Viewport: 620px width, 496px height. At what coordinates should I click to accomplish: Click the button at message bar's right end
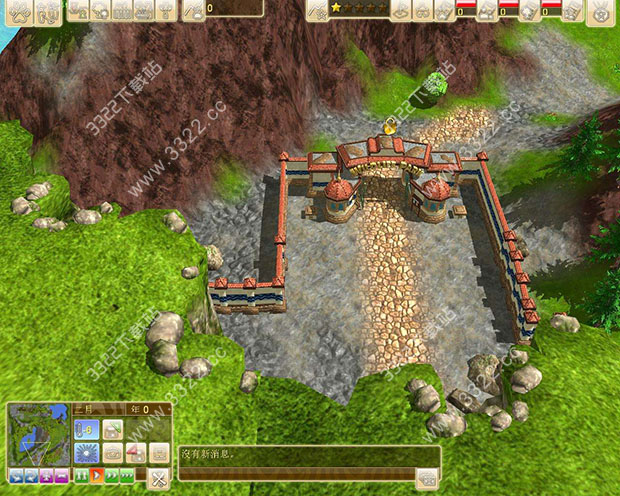[427, 478]
